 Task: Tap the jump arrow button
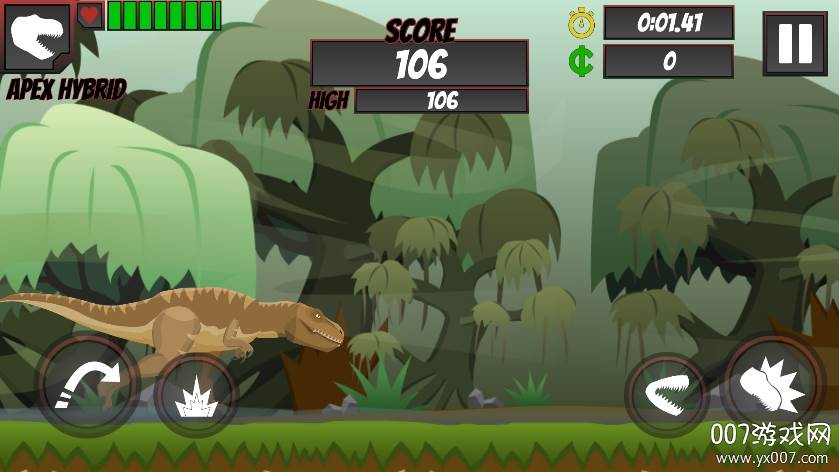click(86, 386)
